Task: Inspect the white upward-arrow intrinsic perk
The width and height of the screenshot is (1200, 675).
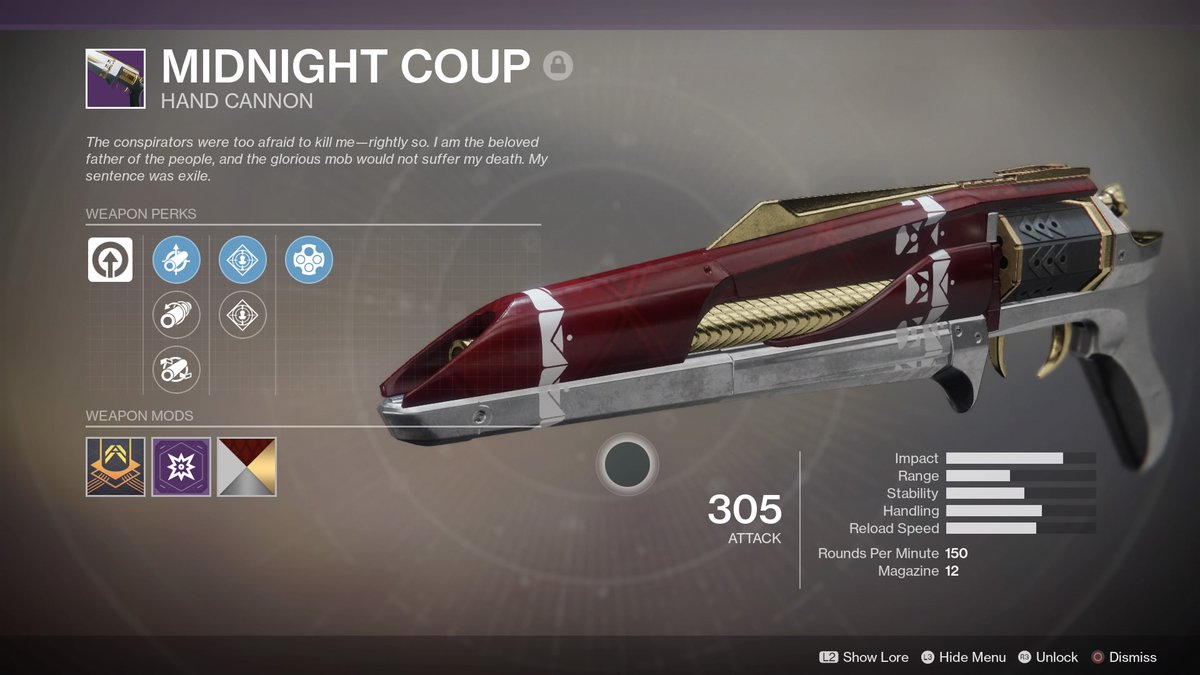Action: (x=110, y=260)
